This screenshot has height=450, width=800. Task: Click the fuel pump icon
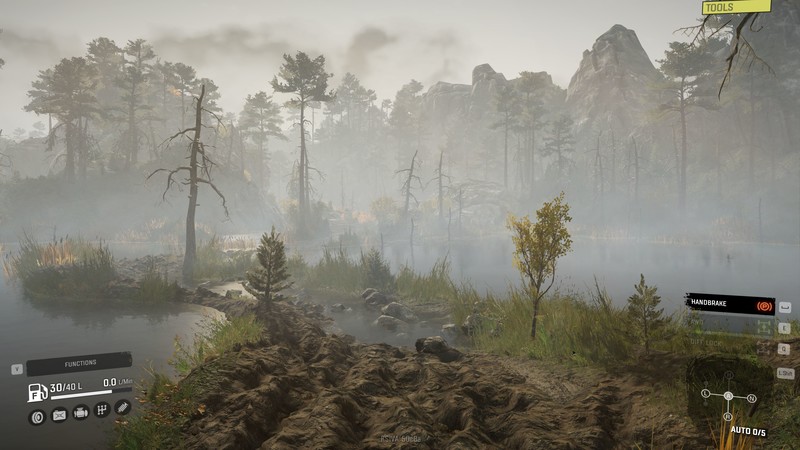[37, 392]
